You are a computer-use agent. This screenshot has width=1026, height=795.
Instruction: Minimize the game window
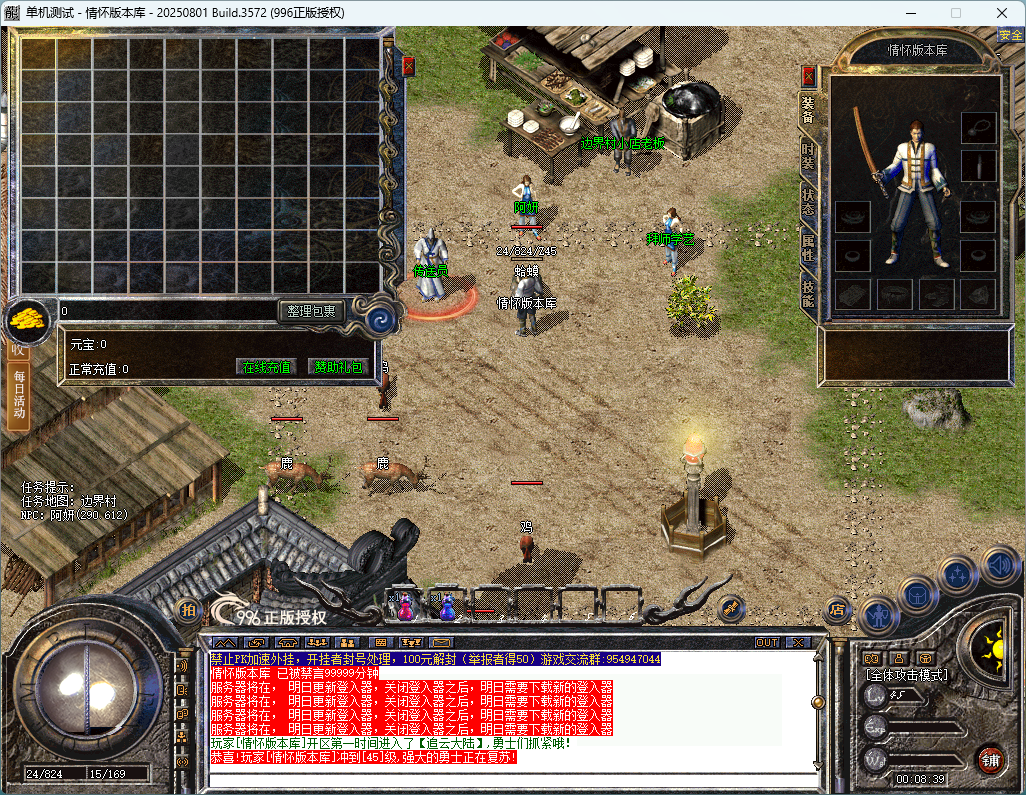click(x=911, y=12)
